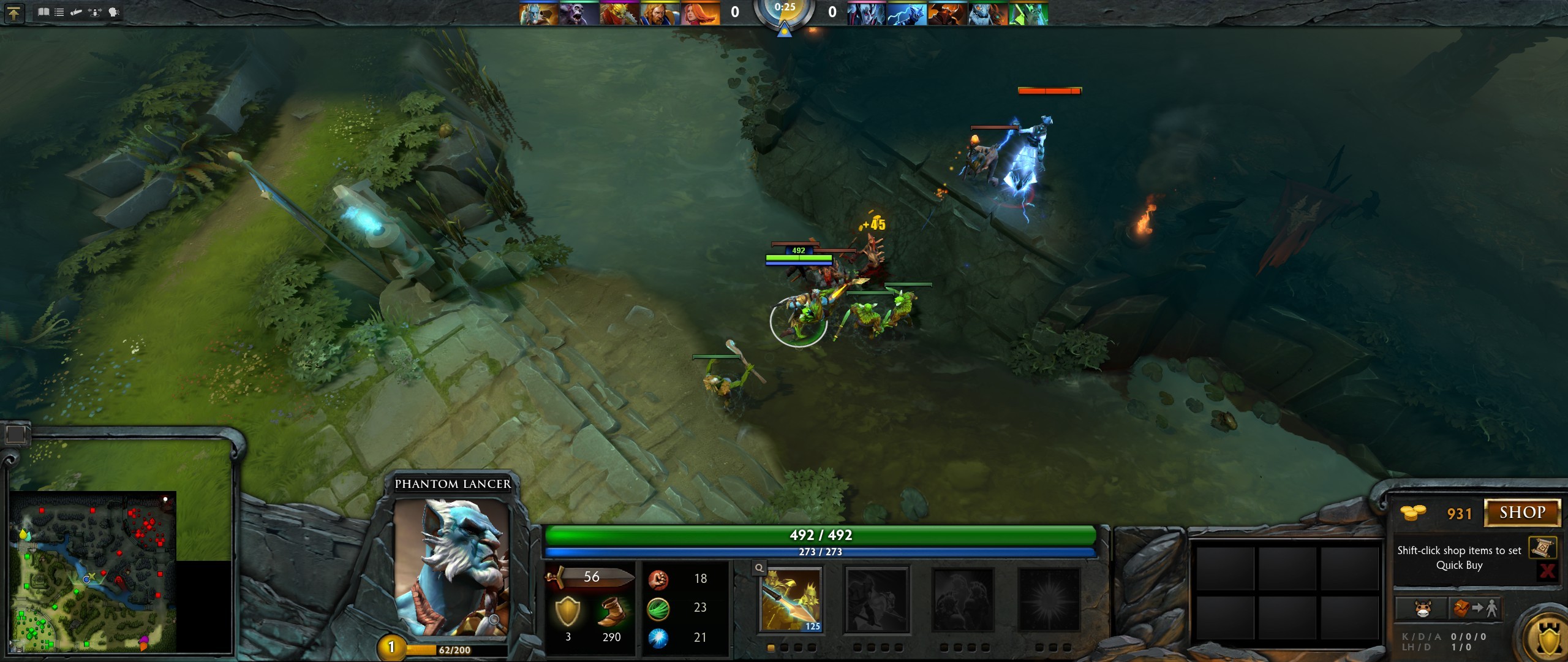The image size is (1568, 662).
Task: Open the scoreboard list icon
Action: coord(59,12)
